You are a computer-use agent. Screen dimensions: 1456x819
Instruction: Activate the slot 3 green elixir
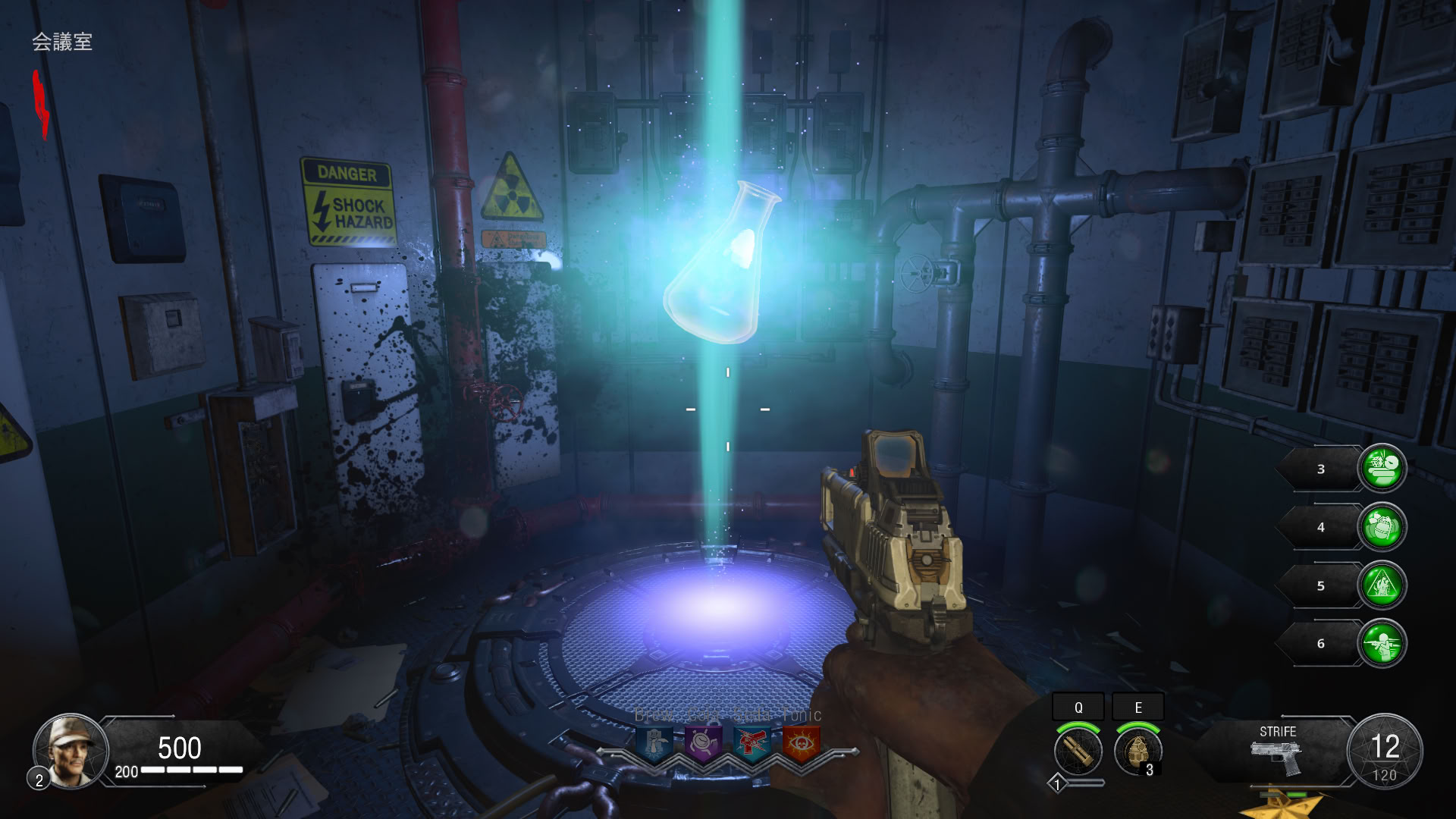(1382, 469)
